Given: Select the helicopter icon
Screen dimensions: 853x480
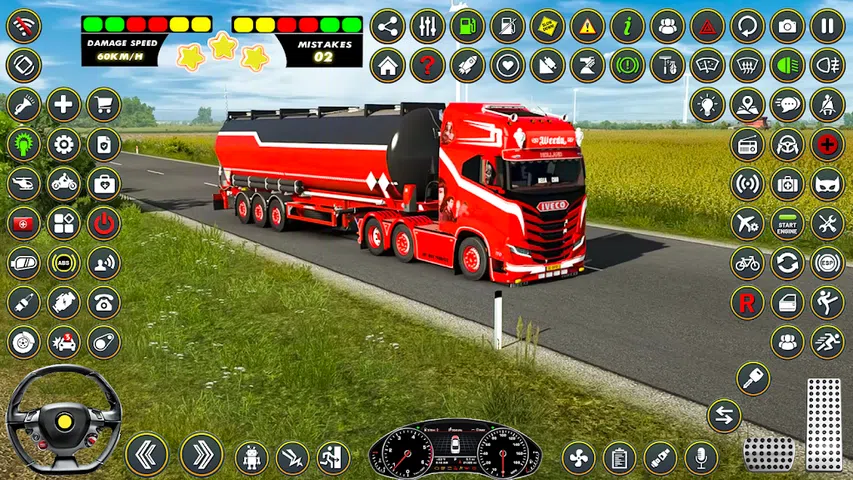Looking at the screenshot, I should tap(23, 183).
